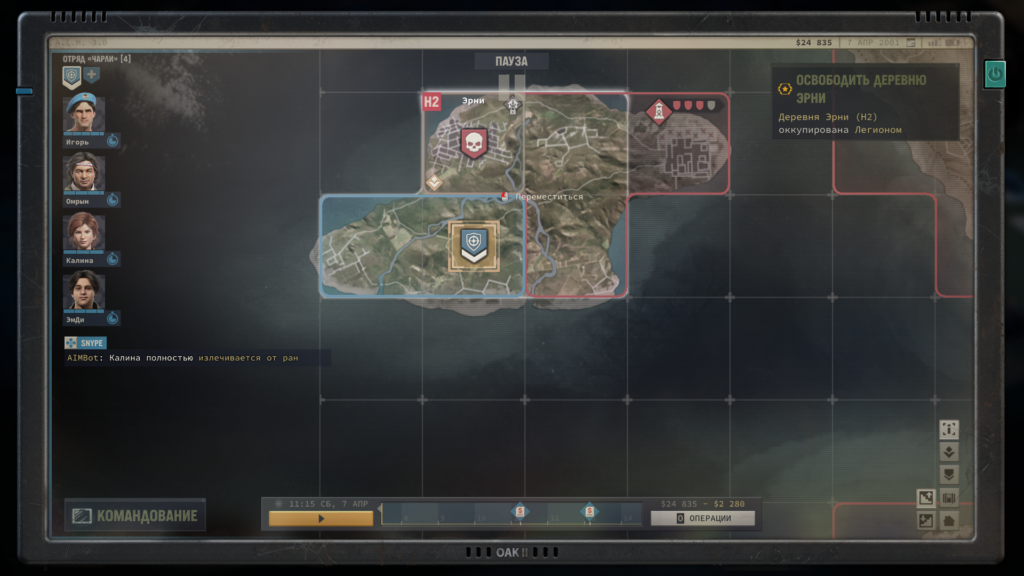Open the SNYPE chat log
Viewport: 1024px width, 576px height.
86,343
